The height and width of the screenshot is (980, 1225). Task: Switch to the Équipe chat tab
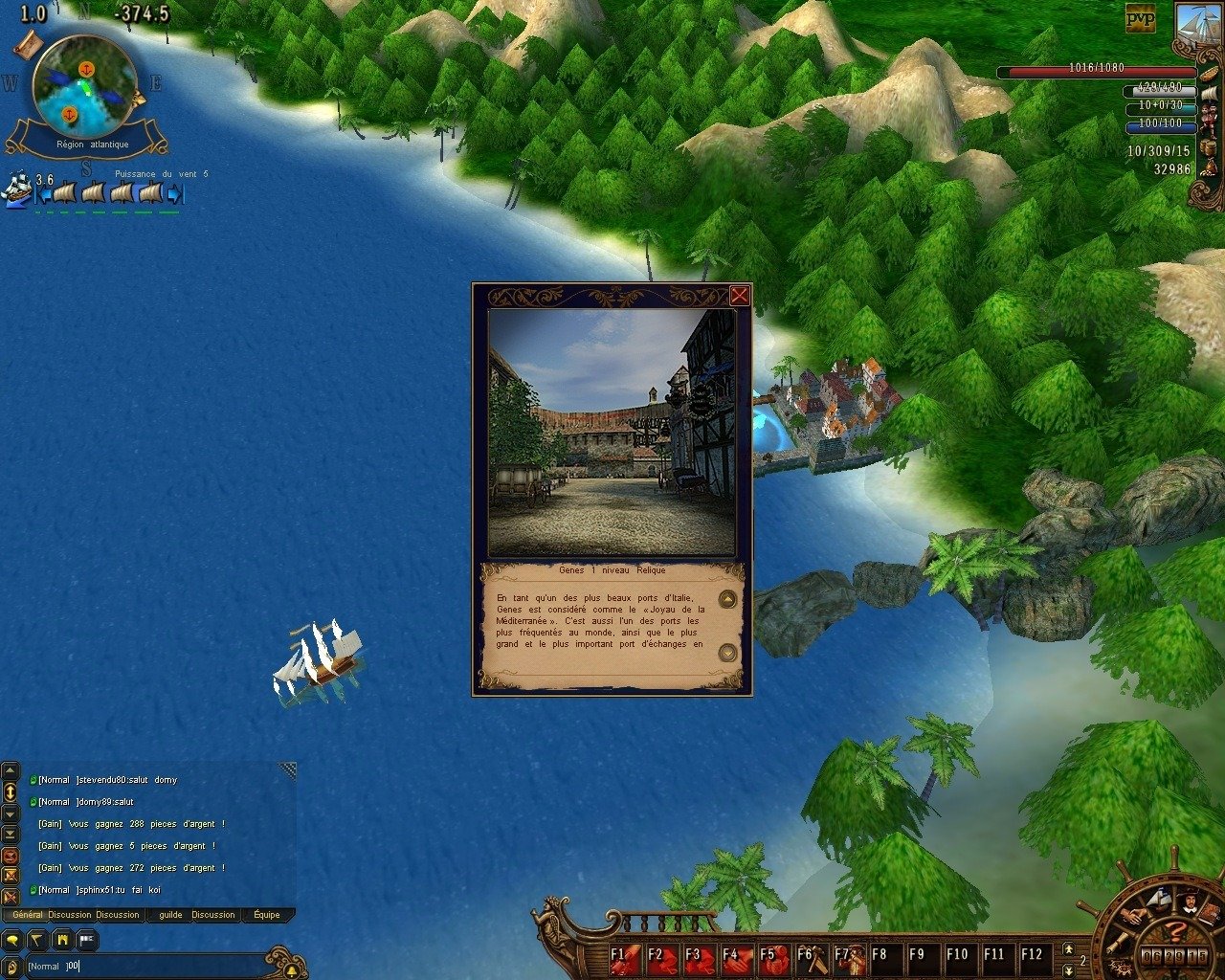267,915
